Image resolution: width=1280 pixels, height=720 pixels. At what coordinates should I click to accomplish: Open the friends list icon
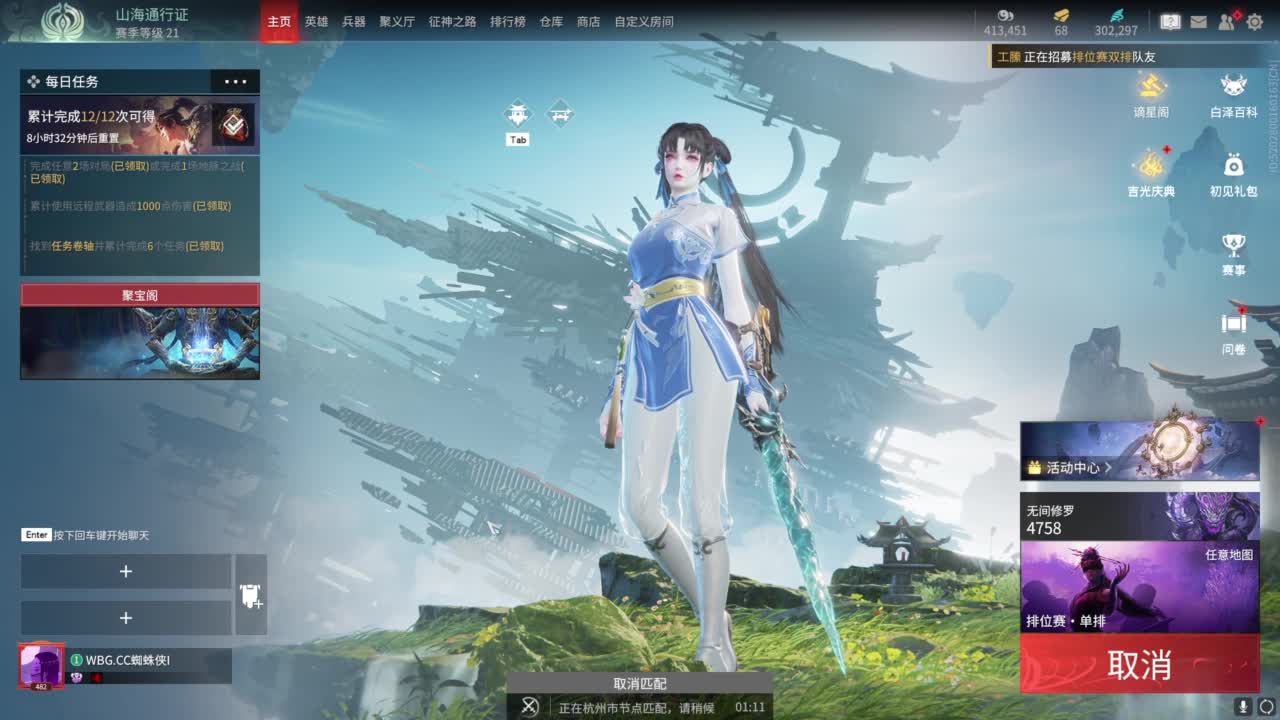[1224, 19]
